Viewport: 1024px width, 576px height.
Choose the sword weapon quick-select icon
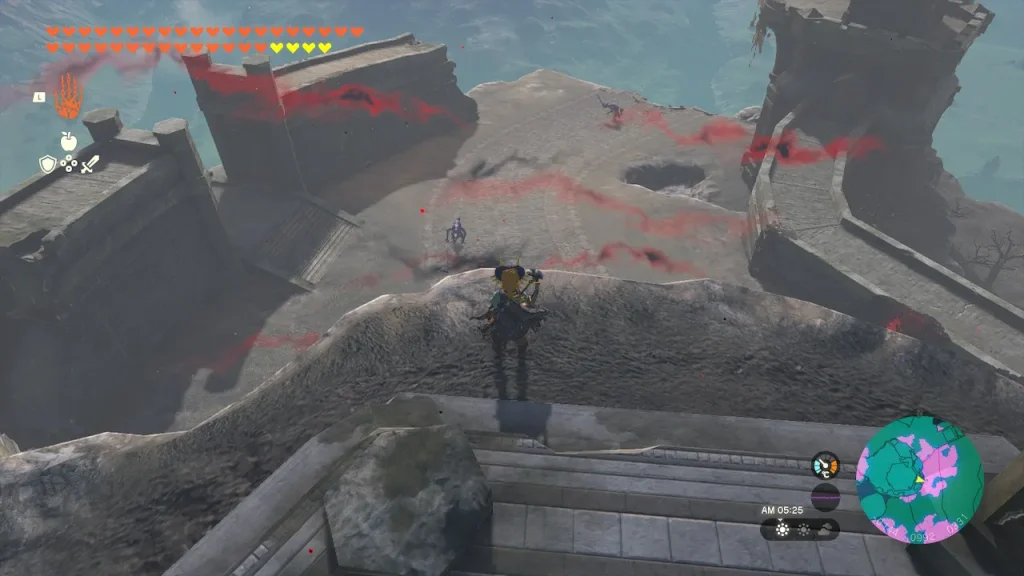click(90, 165)
